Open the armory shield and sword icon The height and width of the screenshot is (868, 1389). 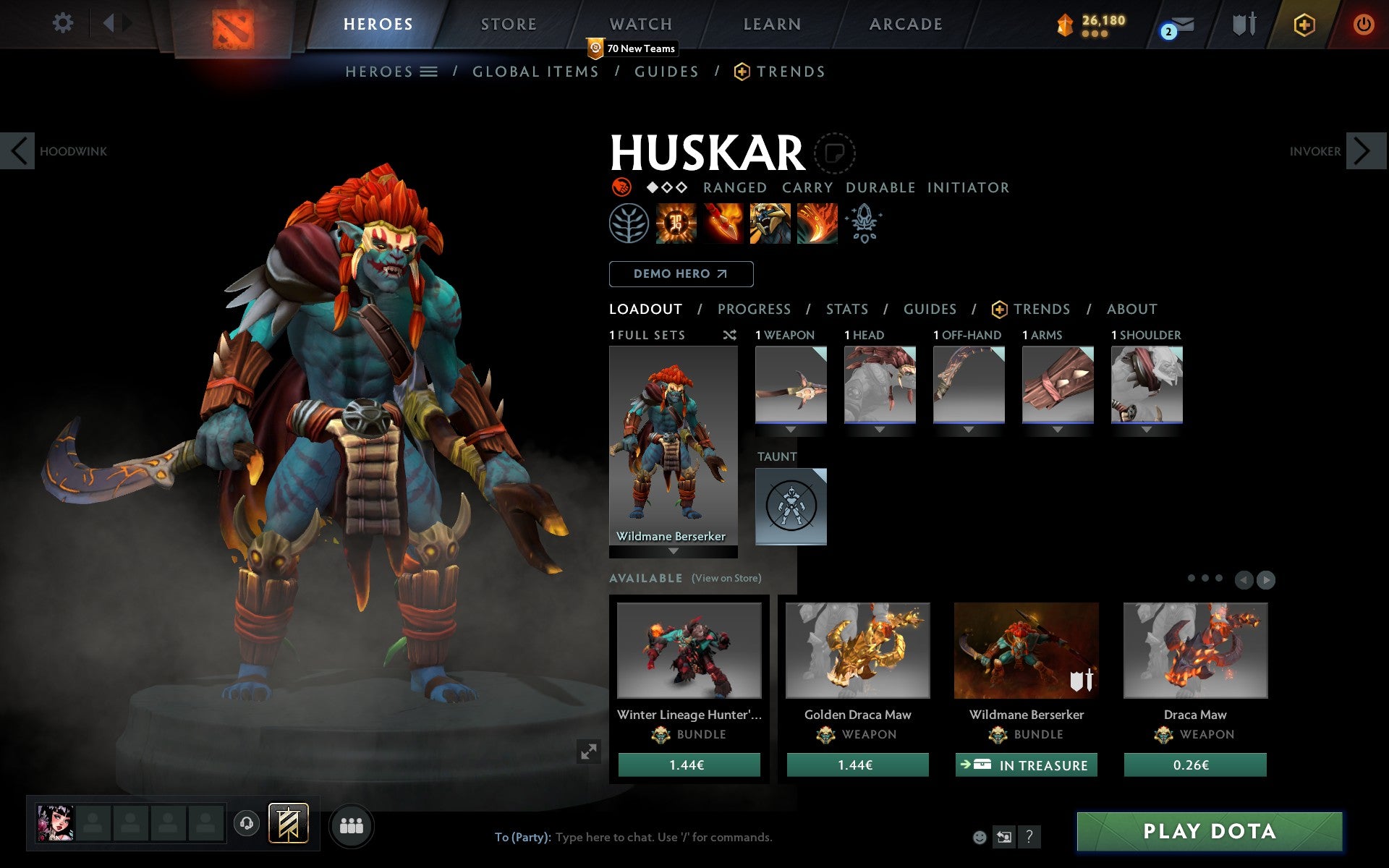pyautogui.click(x=1243, y=24)
